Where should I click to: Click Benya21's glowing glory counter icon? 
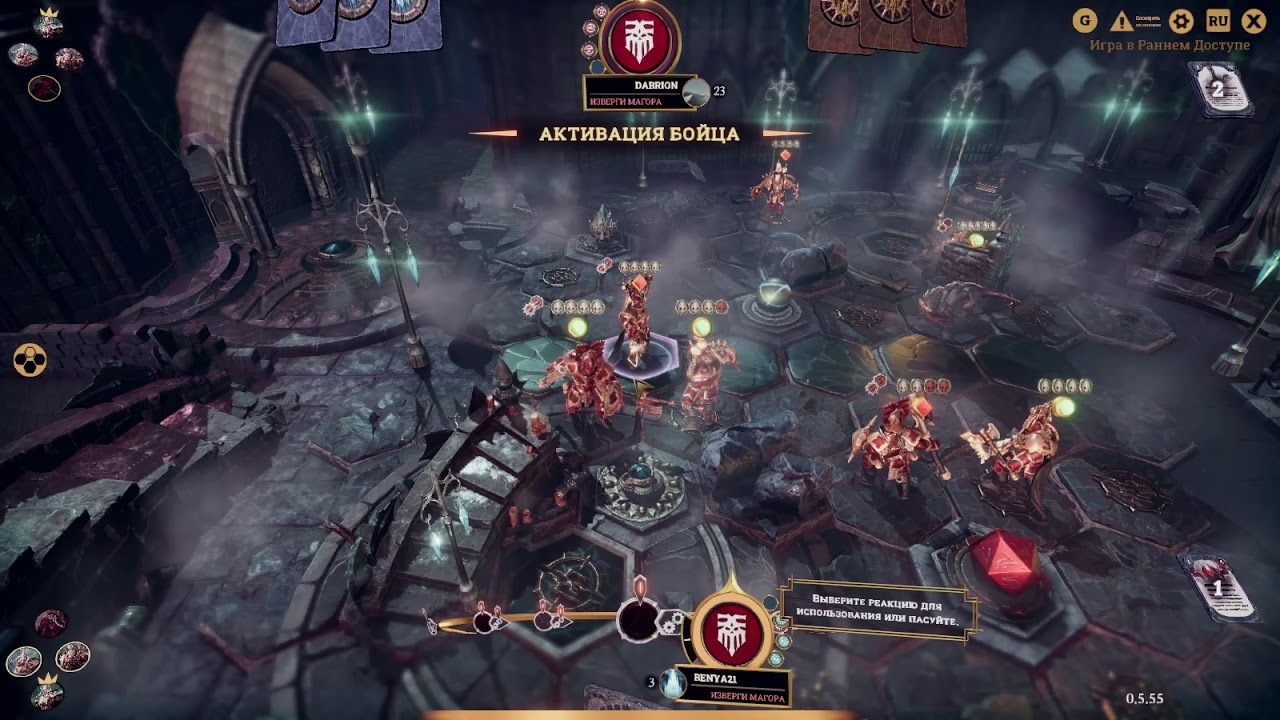coord(673,682)
